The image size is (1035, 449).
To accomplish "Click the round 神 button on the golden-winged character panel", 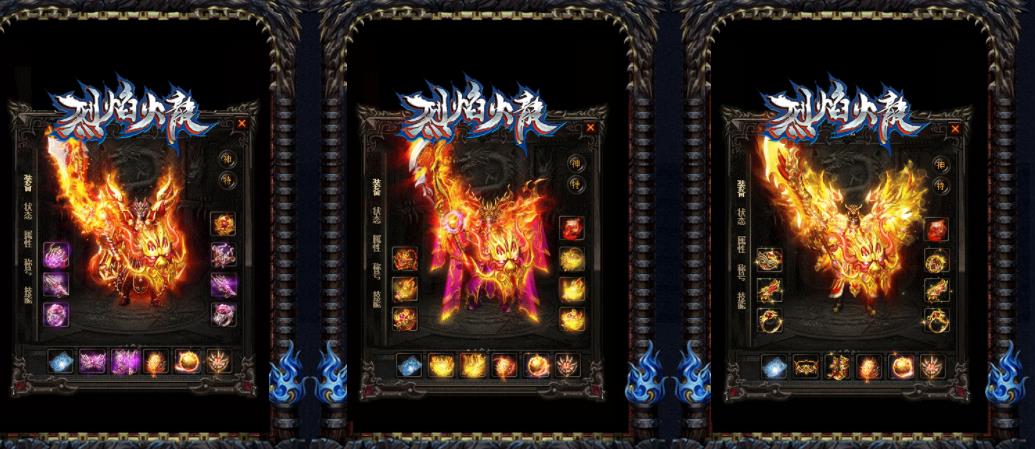I will (940, 164).
